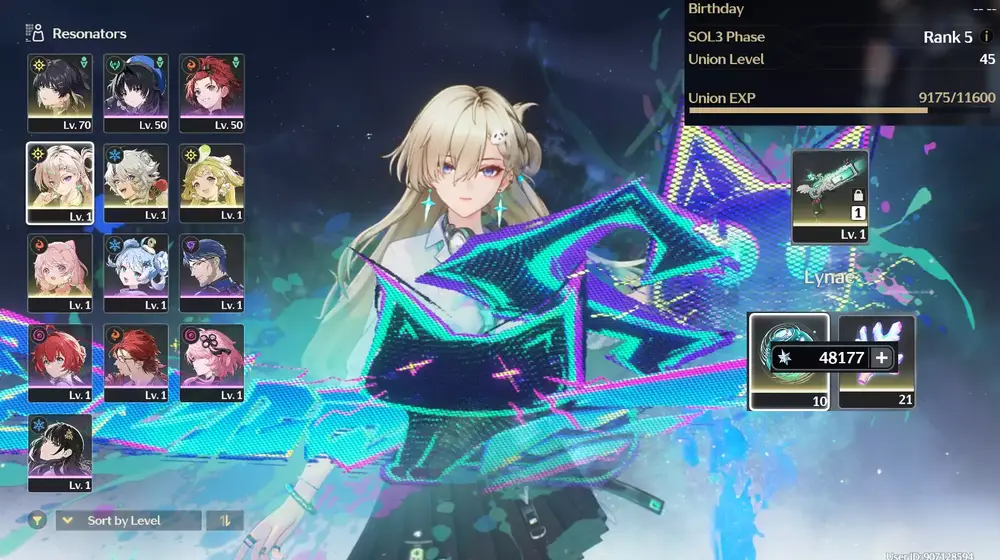Toggle the sort order arrows button
This screenshot has width=1000, height=560.
223,520
